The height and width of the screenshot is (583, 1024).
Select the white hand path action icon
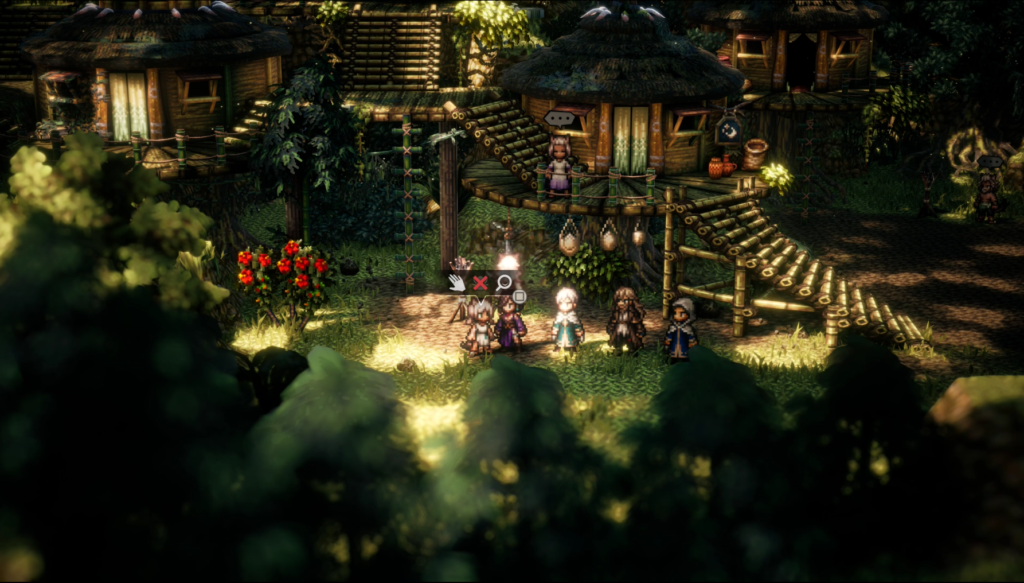(457, 282)
